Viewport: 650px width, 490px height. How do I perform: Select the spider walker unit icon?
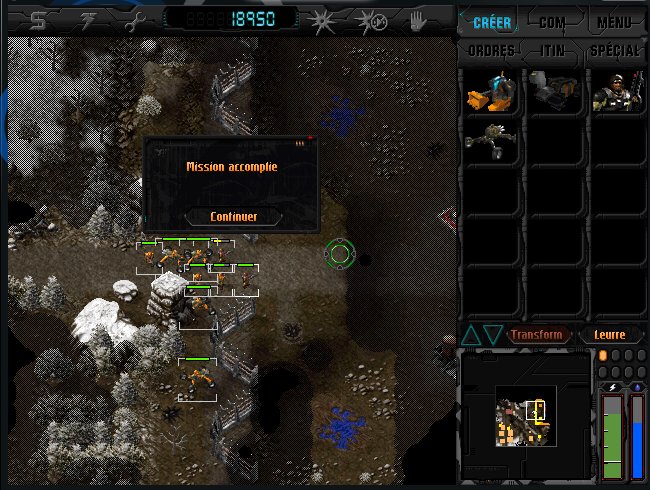490,141
